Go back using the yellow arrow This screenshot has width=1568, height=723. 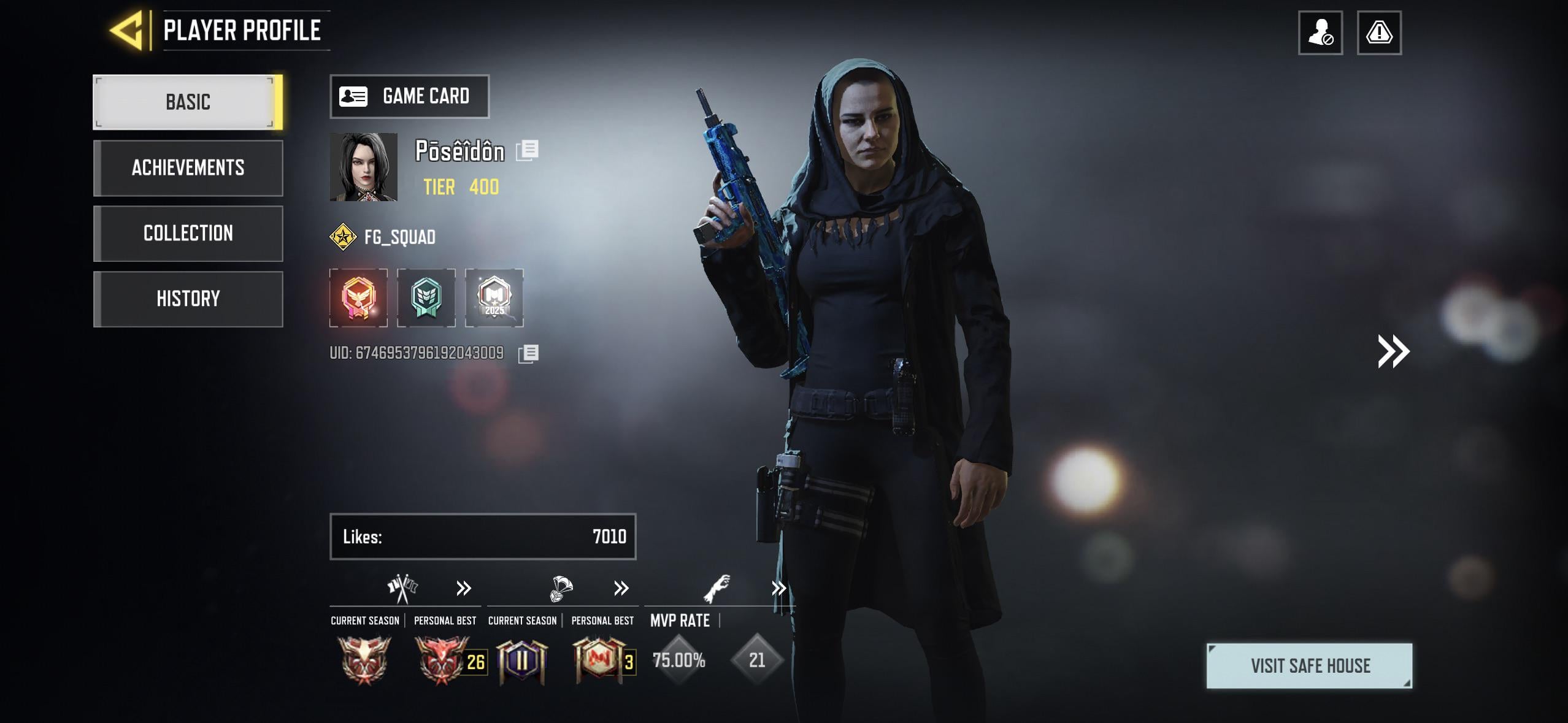coord(127,30)
